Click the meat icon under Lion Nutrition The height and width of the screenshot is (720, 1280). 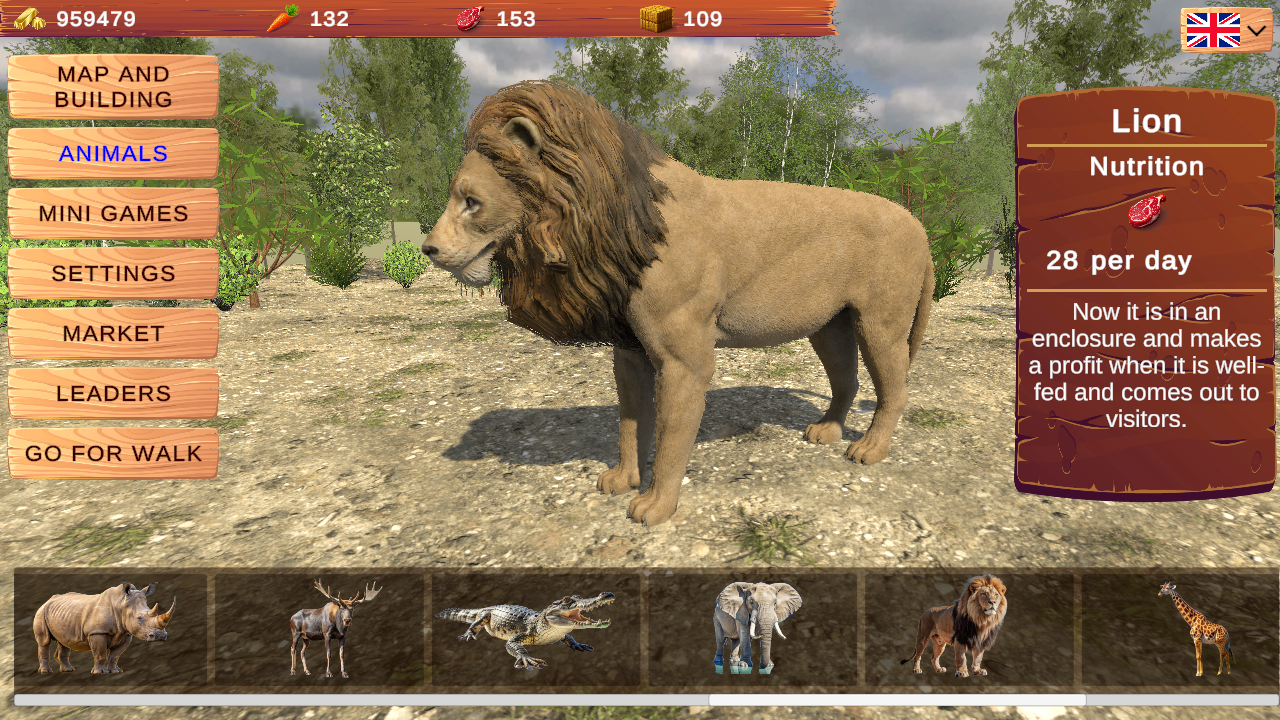click(1145, 211)
